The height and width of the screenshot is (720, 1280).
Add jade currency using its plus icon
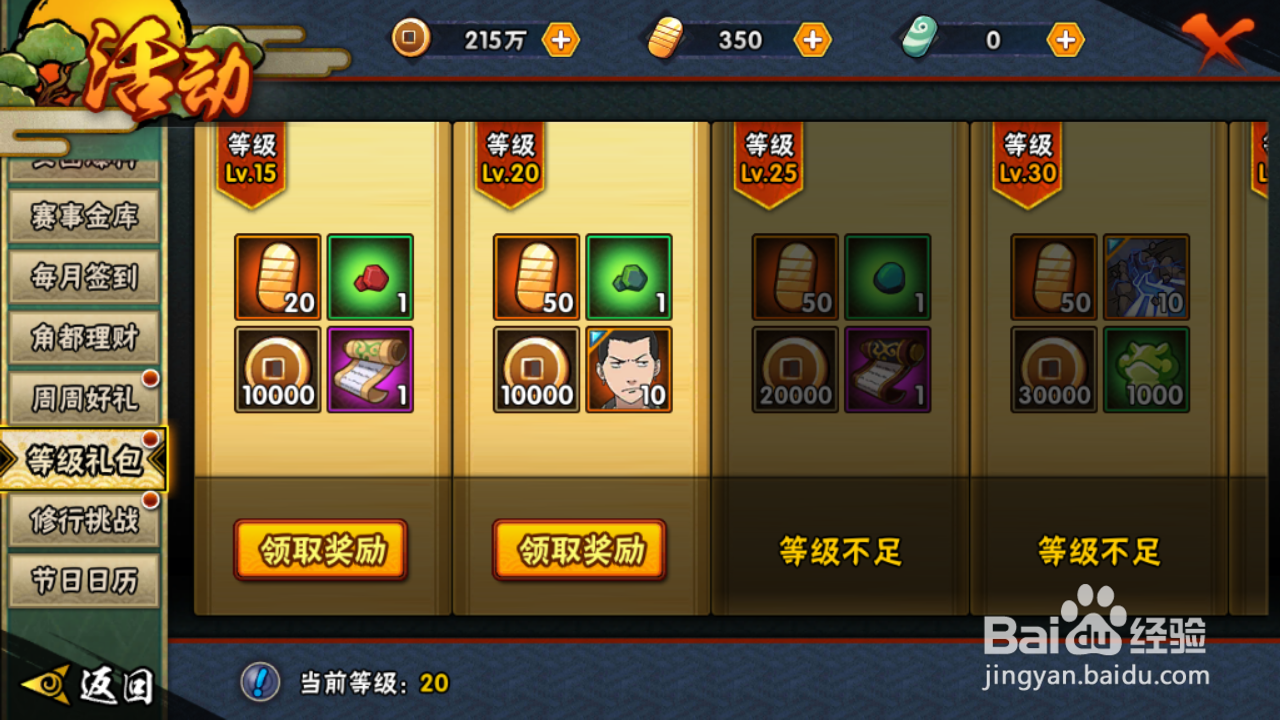(1065, 40)
